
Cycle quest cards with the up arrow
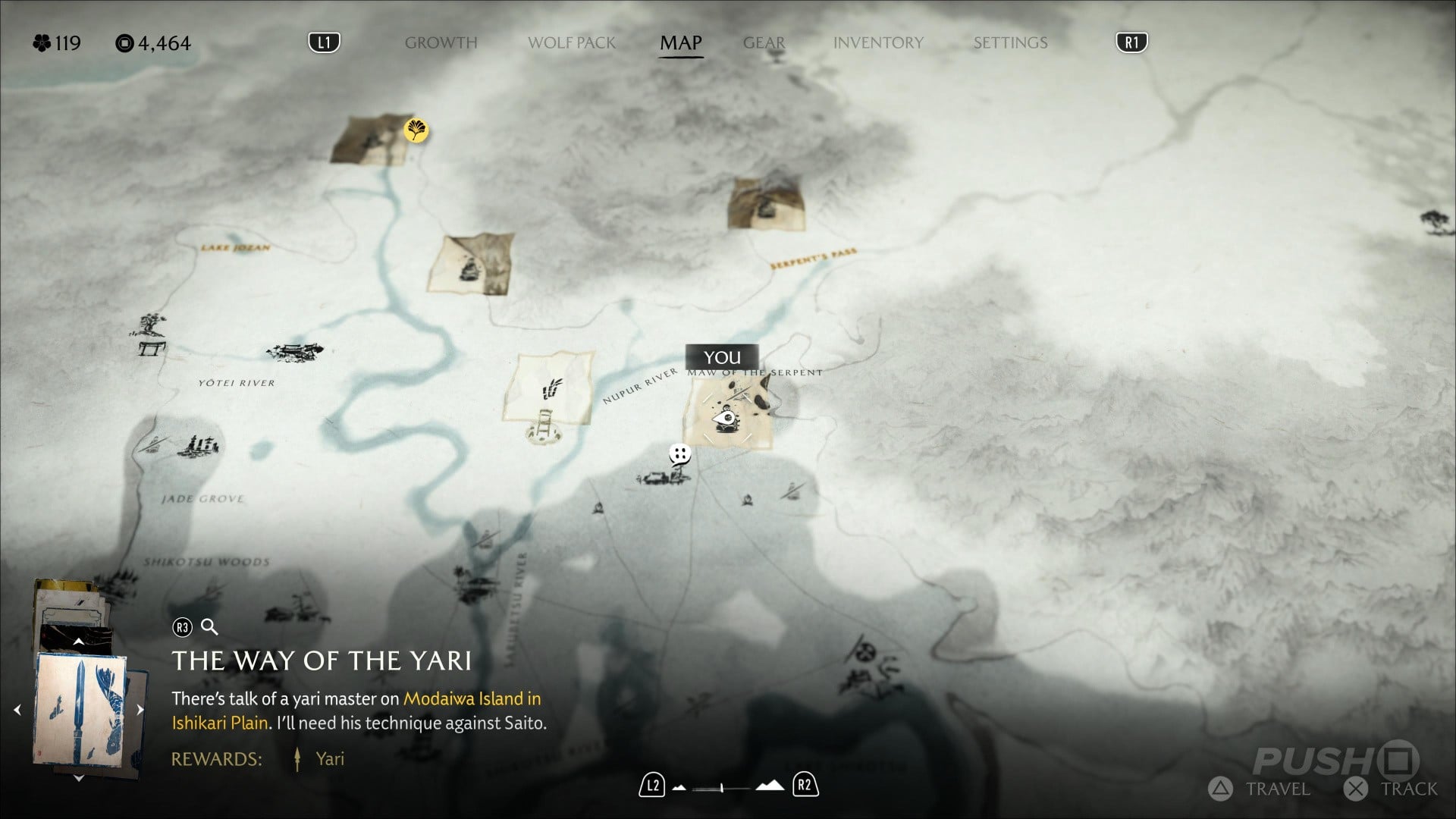(78, 642)
